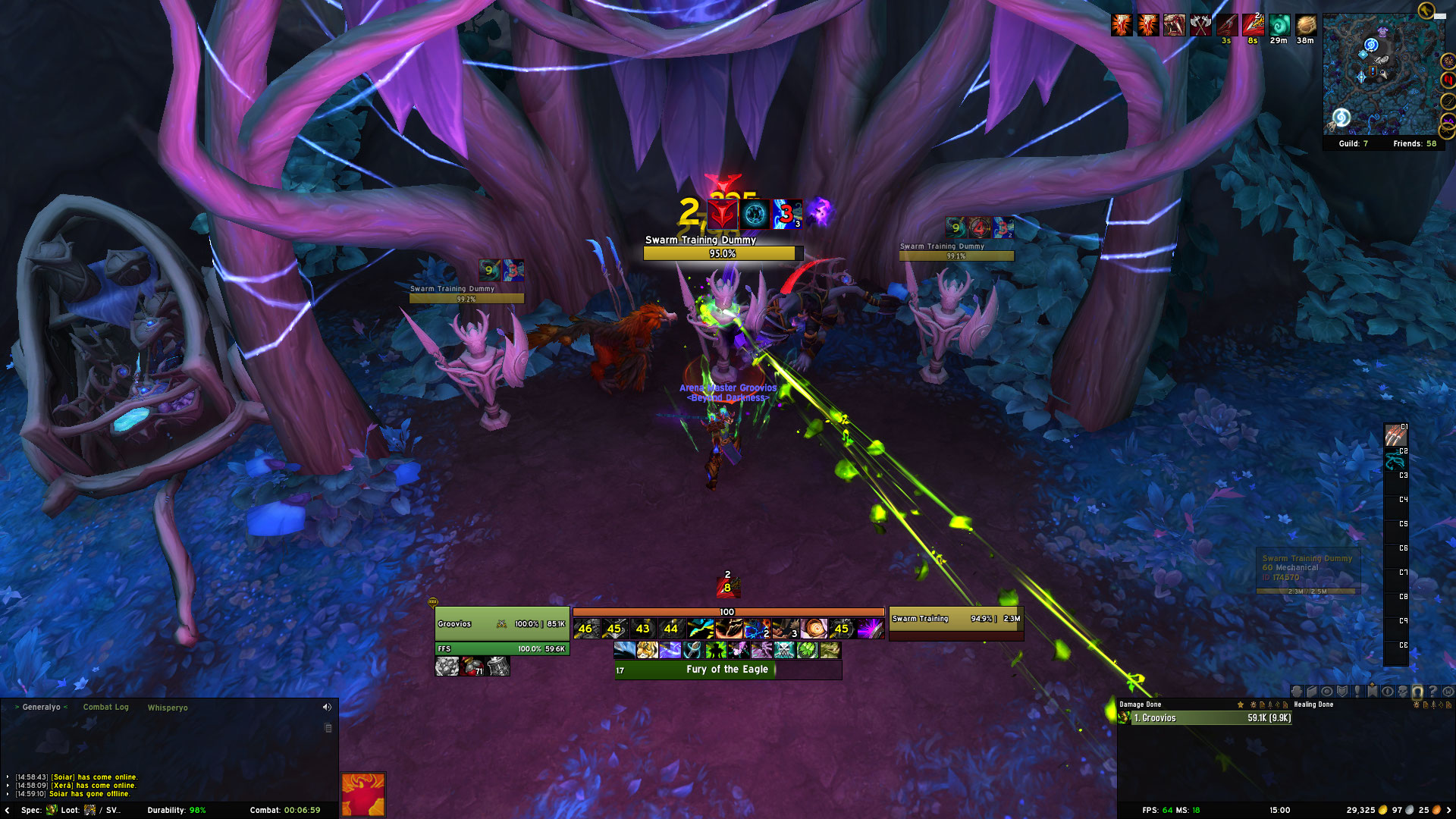This screenshot has height=819, width=1456.
Task: Select the Generalyo chat tab
Action: (41, 707)
